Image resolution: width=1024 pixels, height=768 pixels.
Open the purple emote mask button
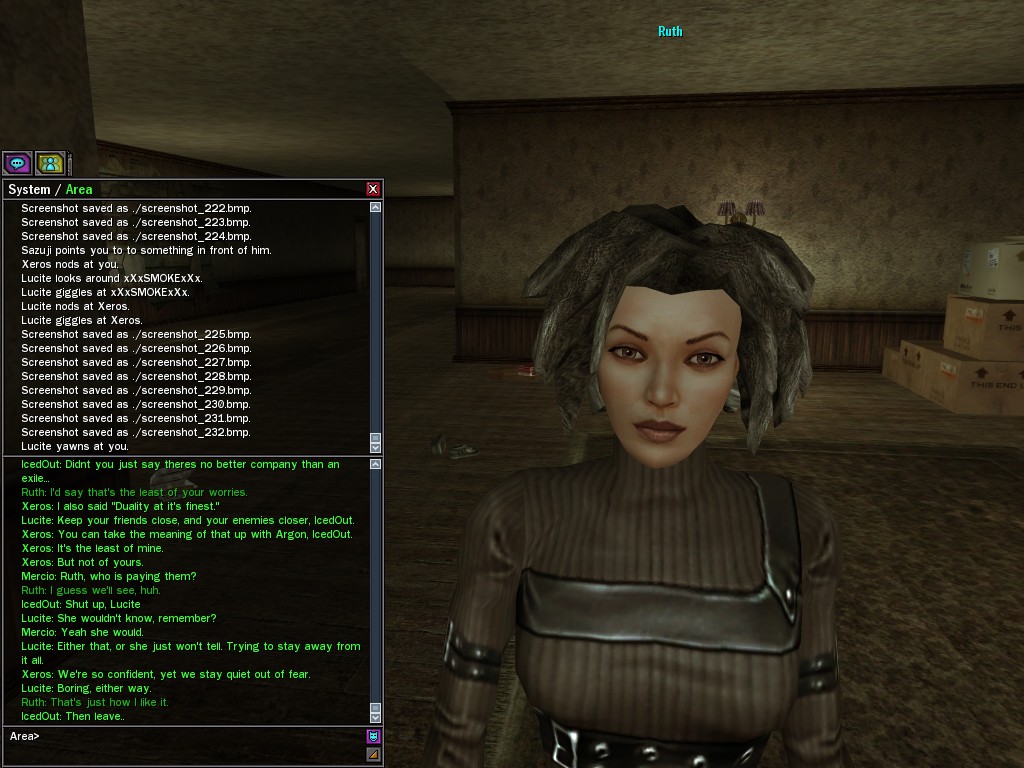click(374, 736)
